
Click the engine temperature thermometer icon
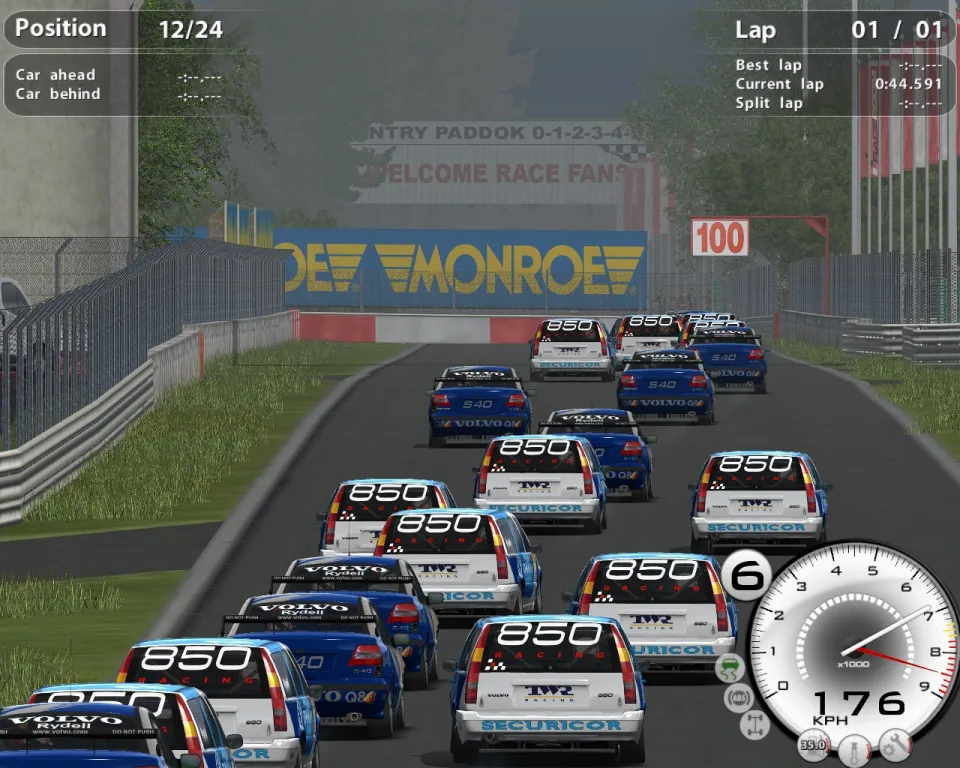[x=854, y=747]
